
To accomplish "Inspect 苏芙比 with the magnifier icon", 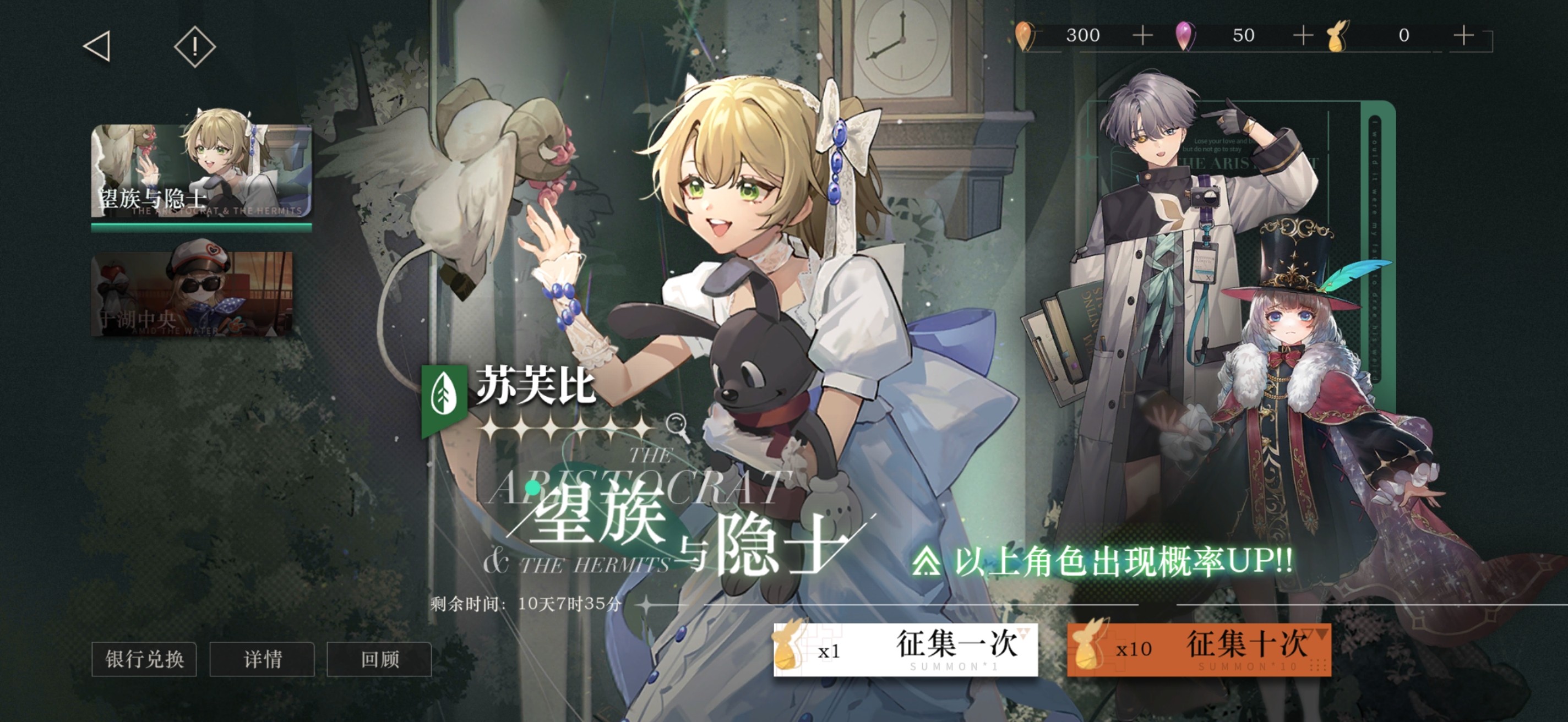I will [x=677, y=424].
